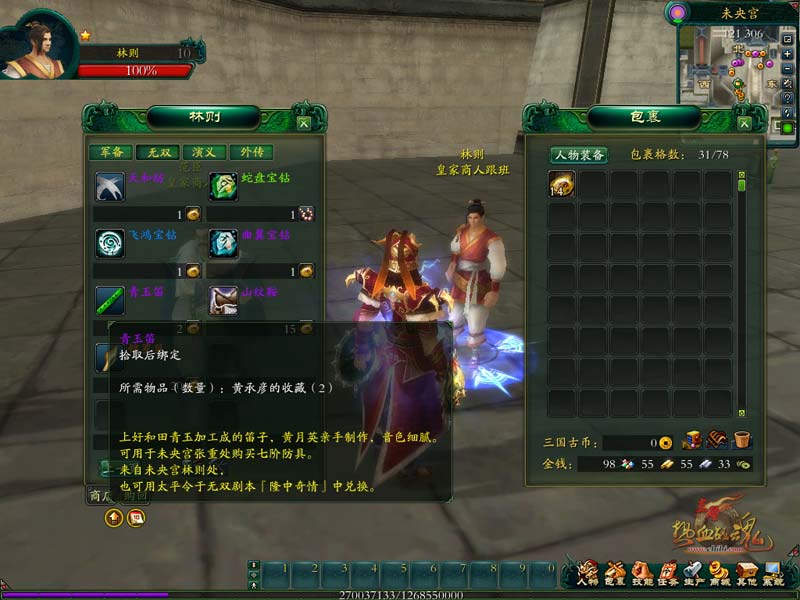Show the 外传 shop tab
This screenshot has width=800, height=600.
coord(252,152)
